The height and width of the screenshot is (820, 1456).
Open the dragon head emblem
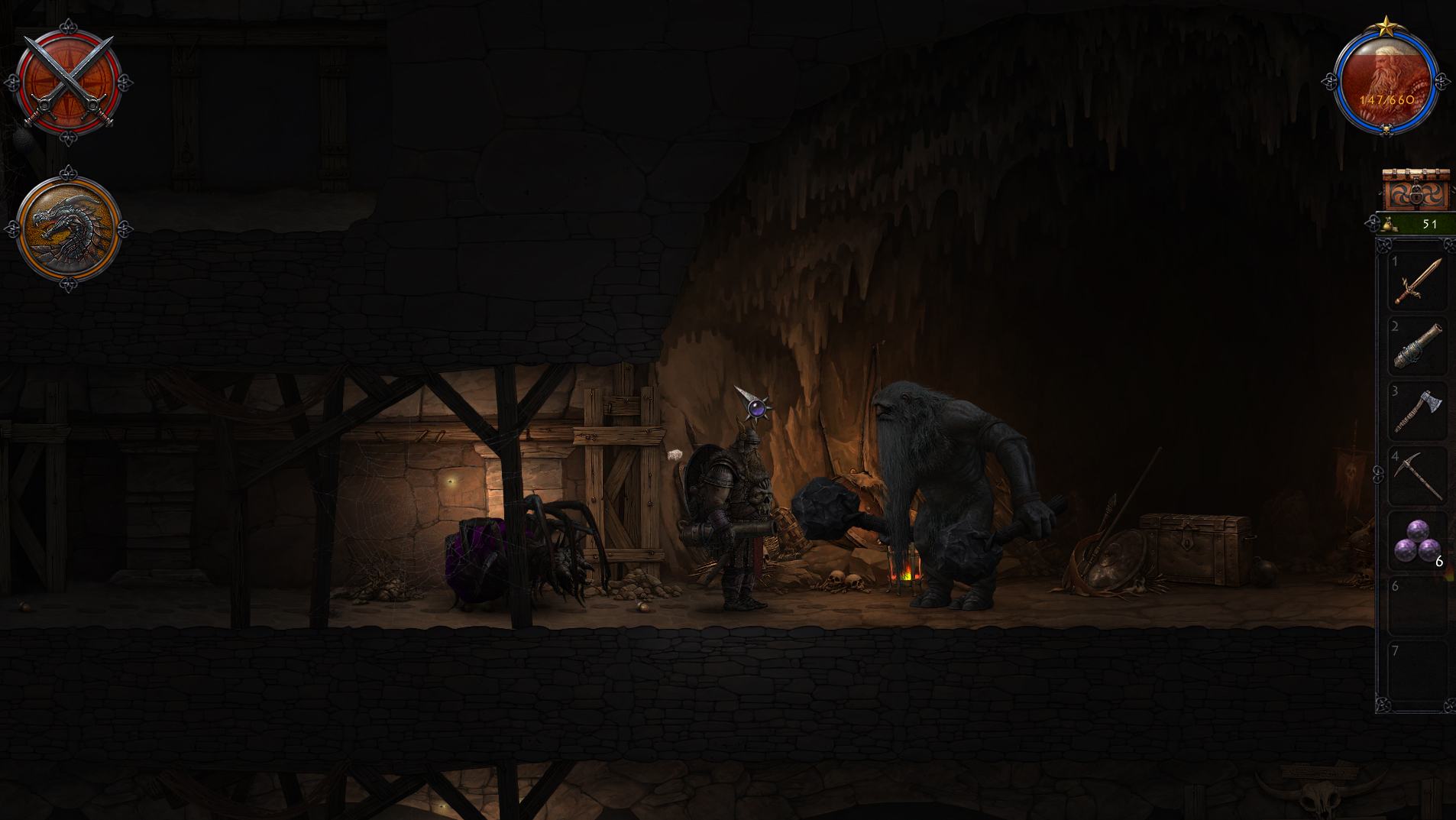click(x=69, y=228)
